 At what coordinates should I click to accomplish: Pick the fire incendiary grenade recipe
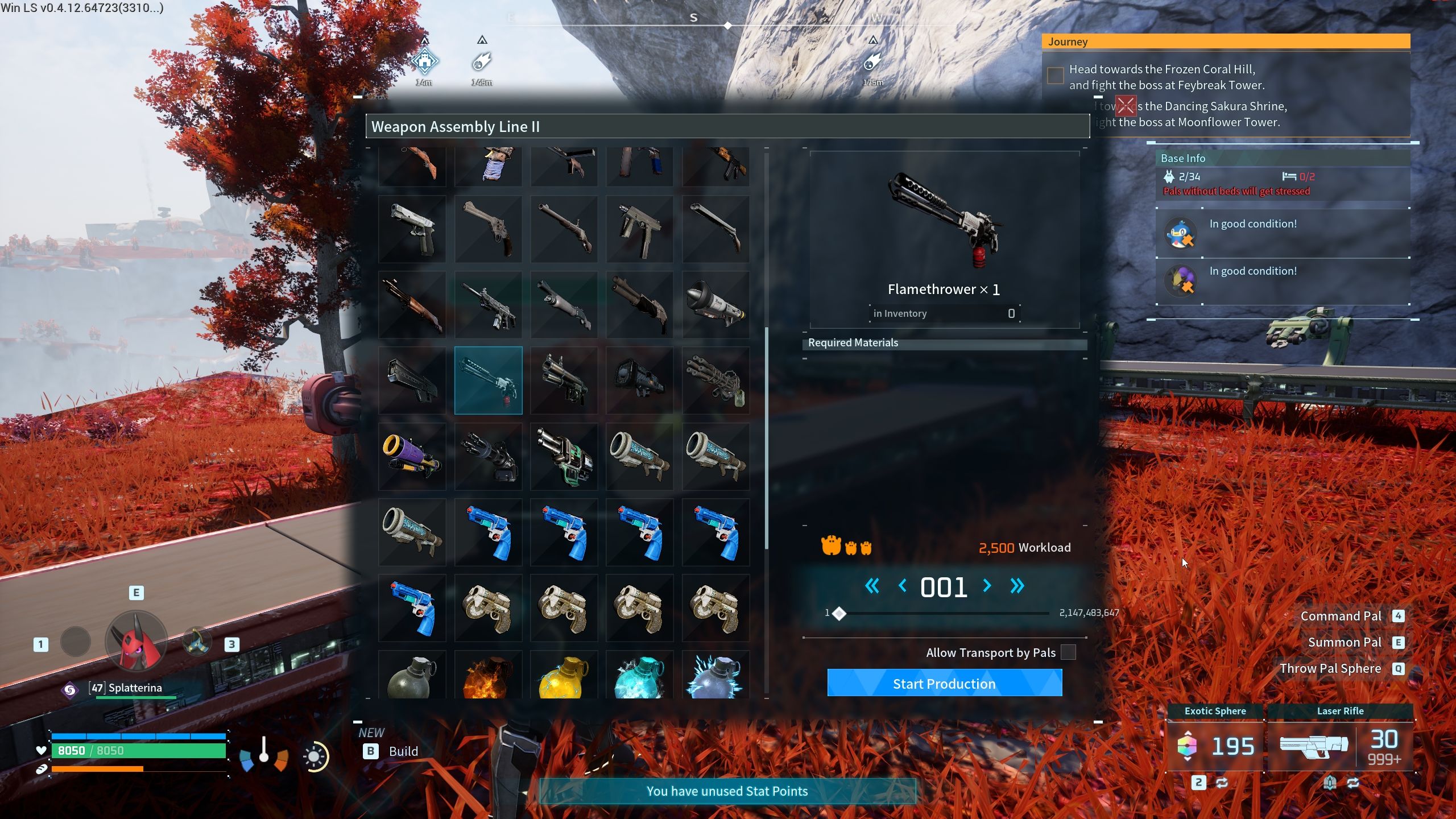pyautogui.click(x=488, y=676)
